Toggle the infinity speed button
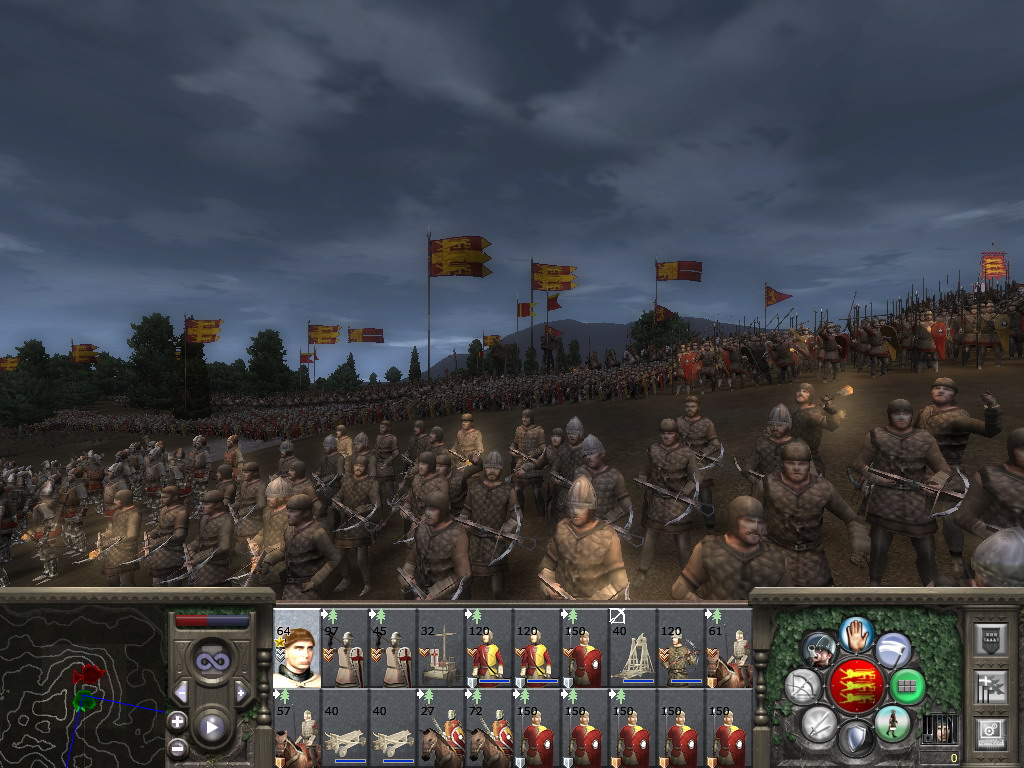The width and height of the screenshot is (1024, 768). point(211,661)
